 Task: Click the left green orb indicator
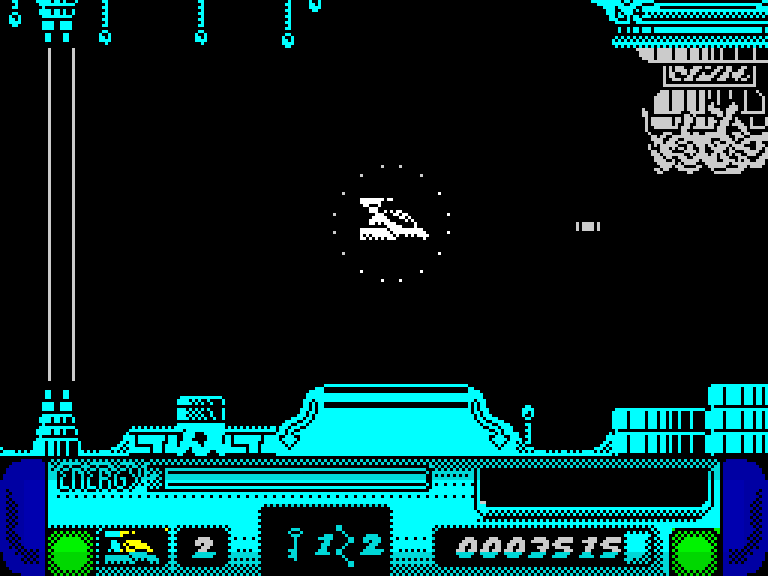[x=71, y=551]
